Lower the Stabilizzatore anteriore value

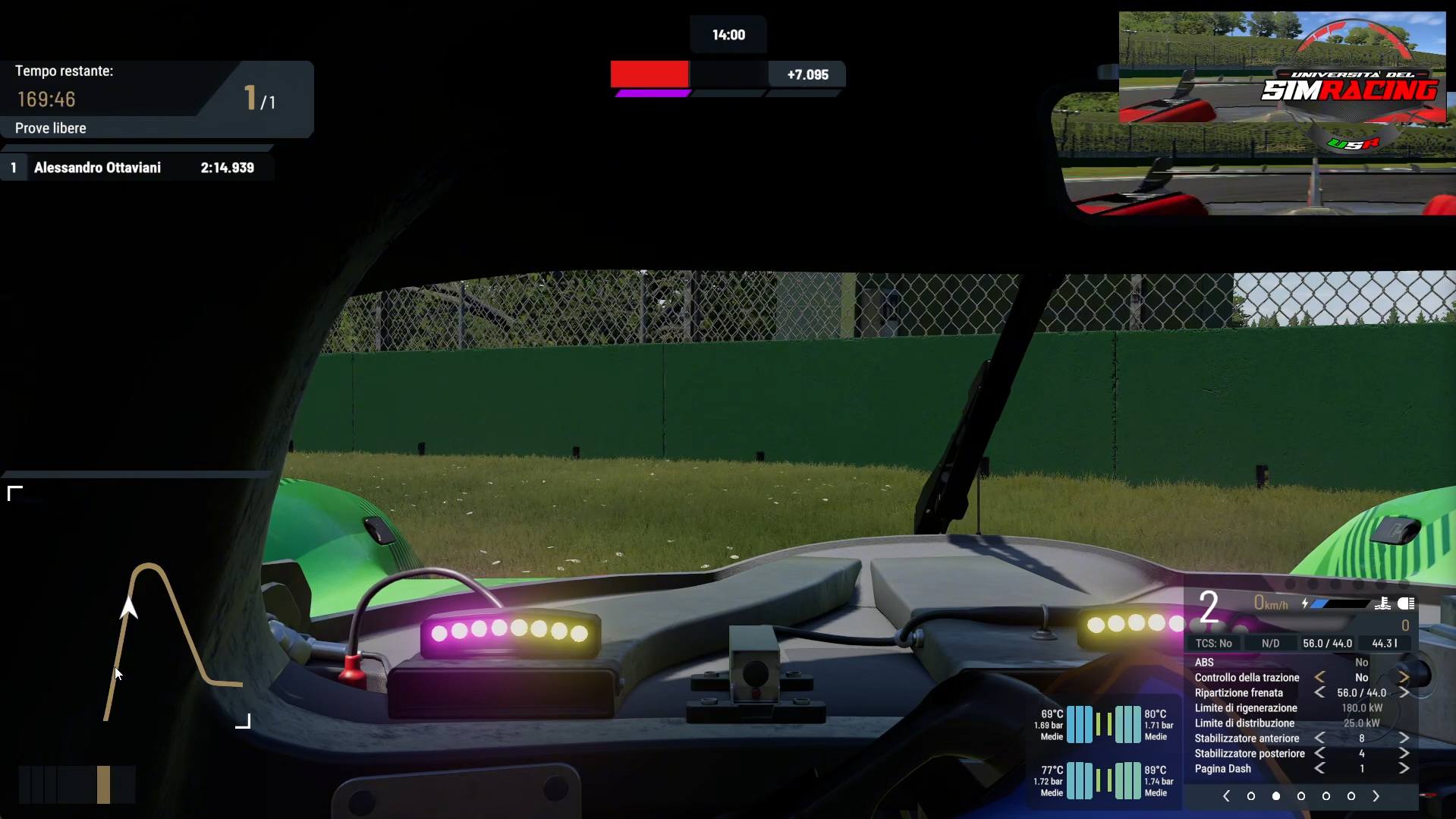tap(1320, 738)
